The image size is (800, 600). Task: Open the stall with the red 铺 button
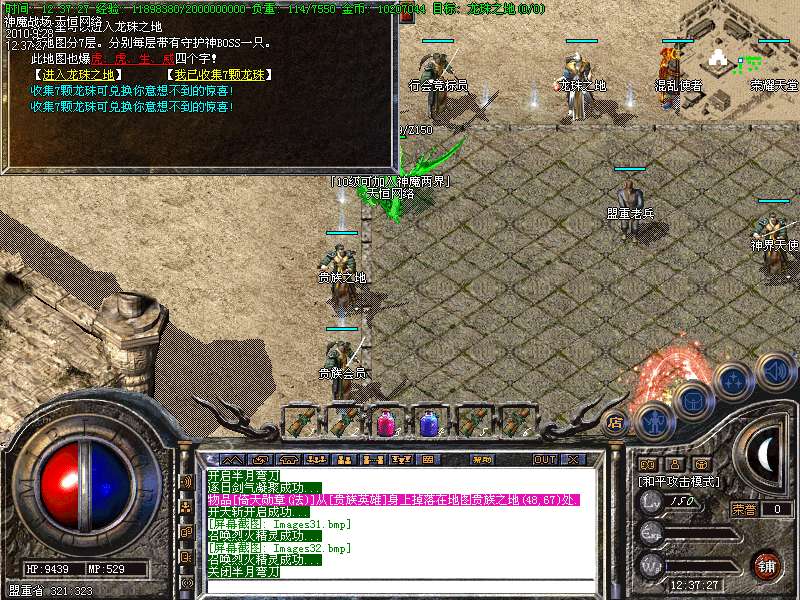[767, 565]
